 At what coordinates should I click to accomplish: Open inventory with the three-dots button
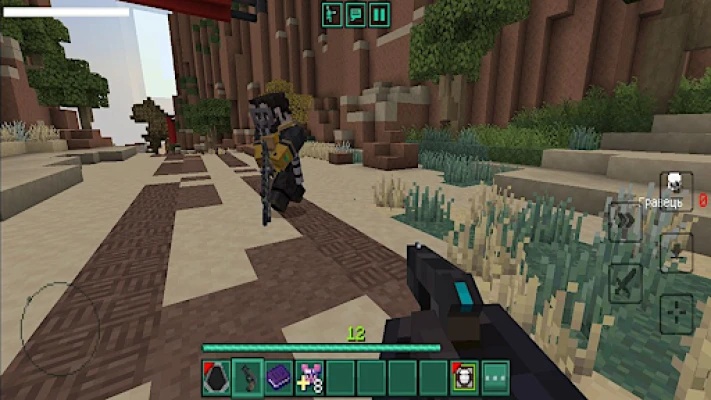tap(495, 378)
